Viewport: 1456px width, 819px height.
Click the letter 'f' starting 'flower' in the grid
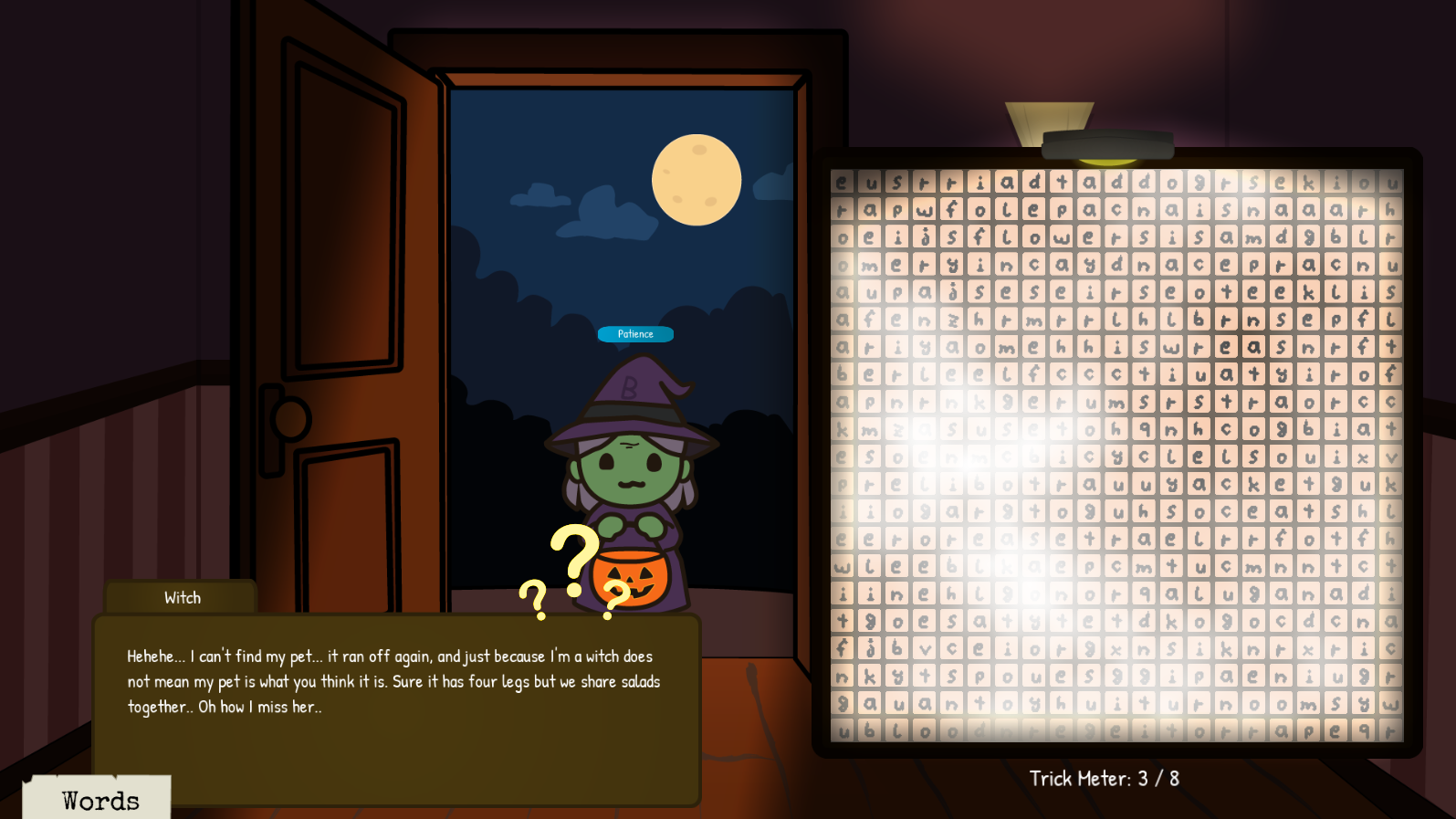[x=977, y=236]
